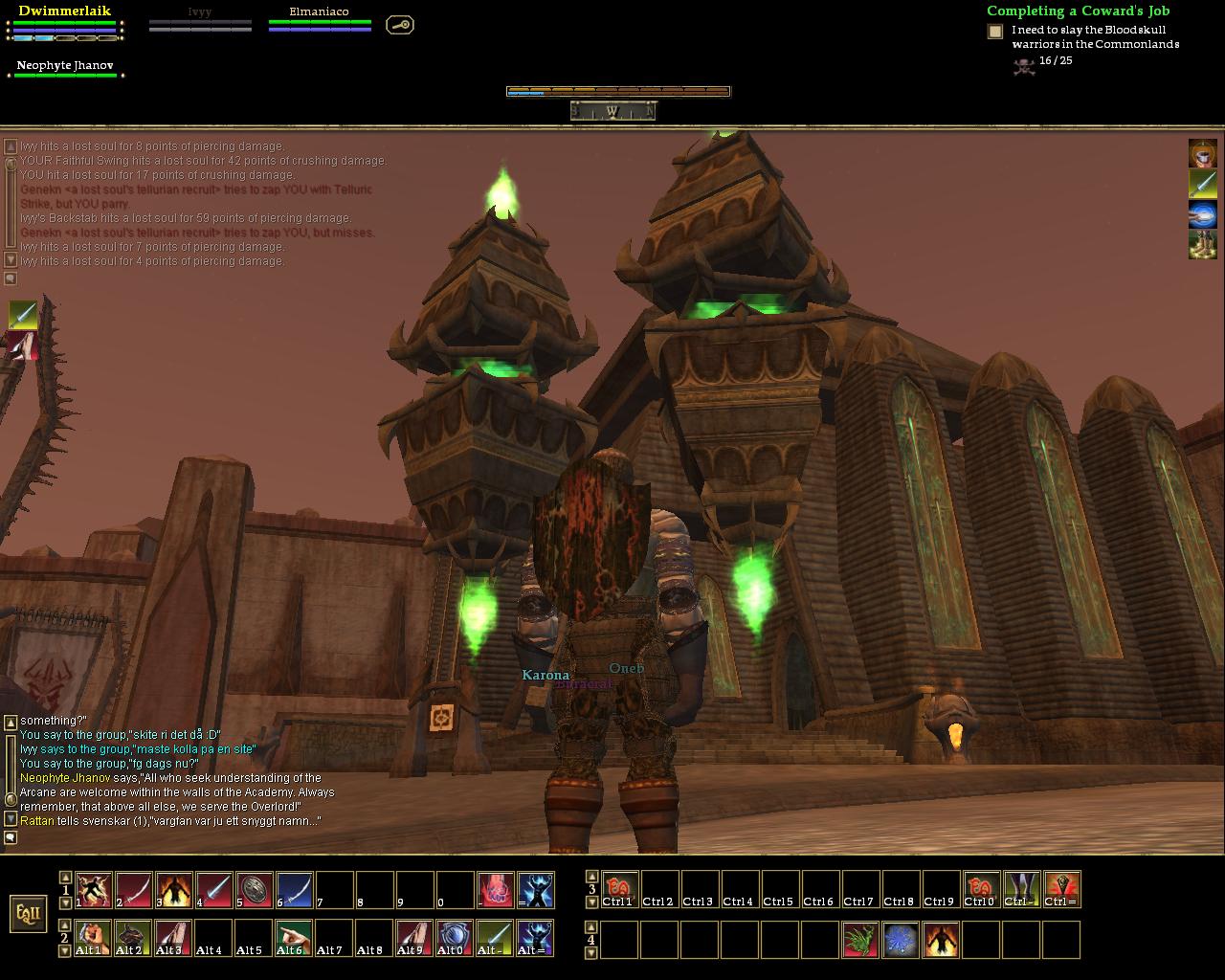This screenshot has width=1225, height=980.
Task: Cast the blue shield ability in Alt 0
Action: pyautogui.click(x=456, y=938)
